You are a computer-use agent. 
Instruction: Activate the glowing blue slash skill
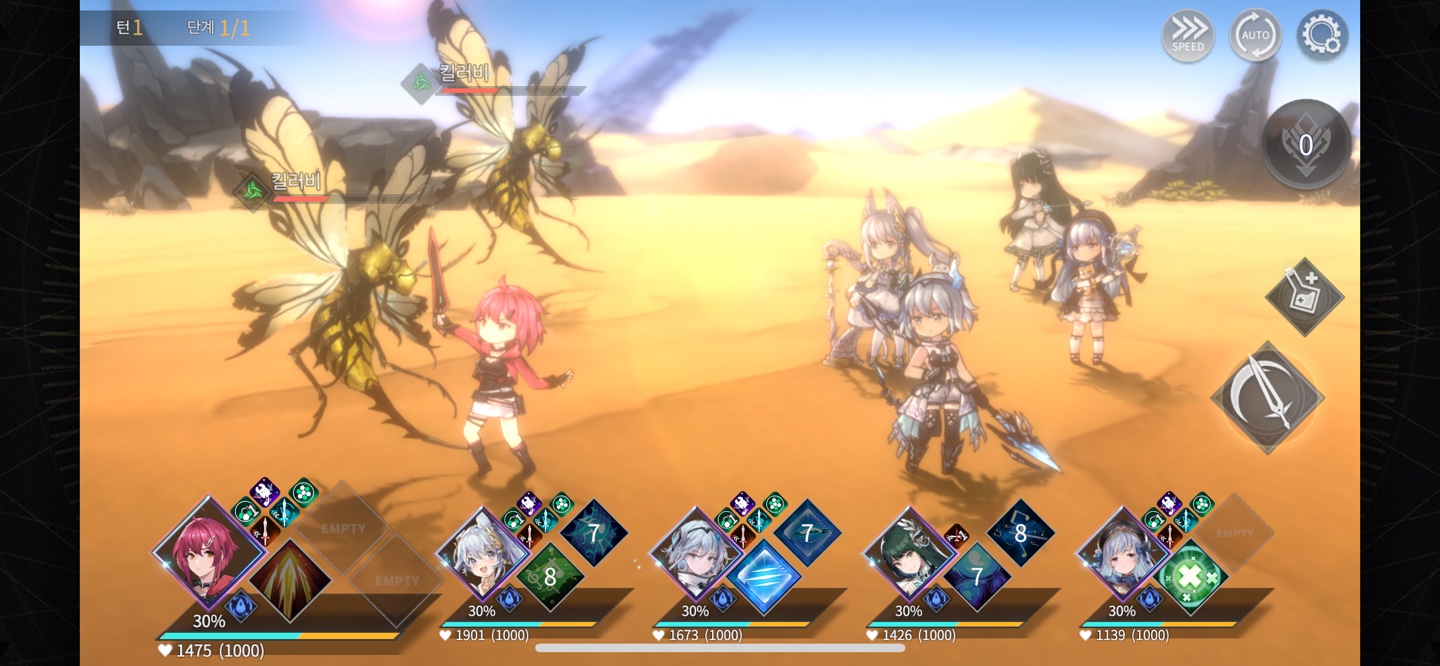(x=764, y=577)
